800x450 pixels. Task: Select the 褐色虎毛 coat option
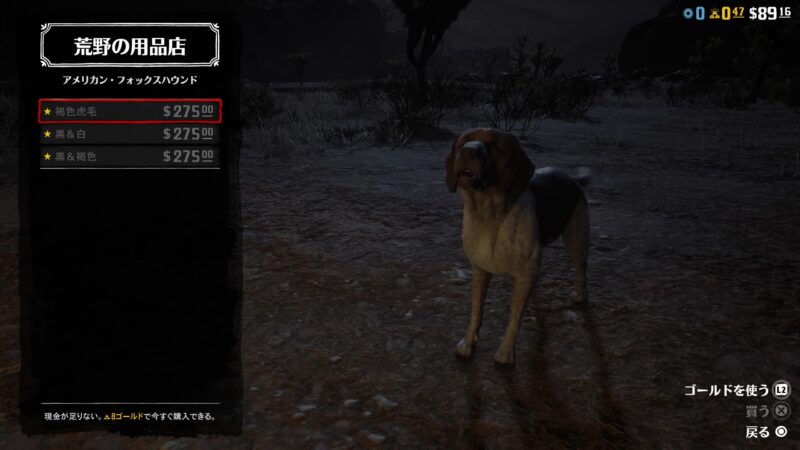click(x=130, y=111)
